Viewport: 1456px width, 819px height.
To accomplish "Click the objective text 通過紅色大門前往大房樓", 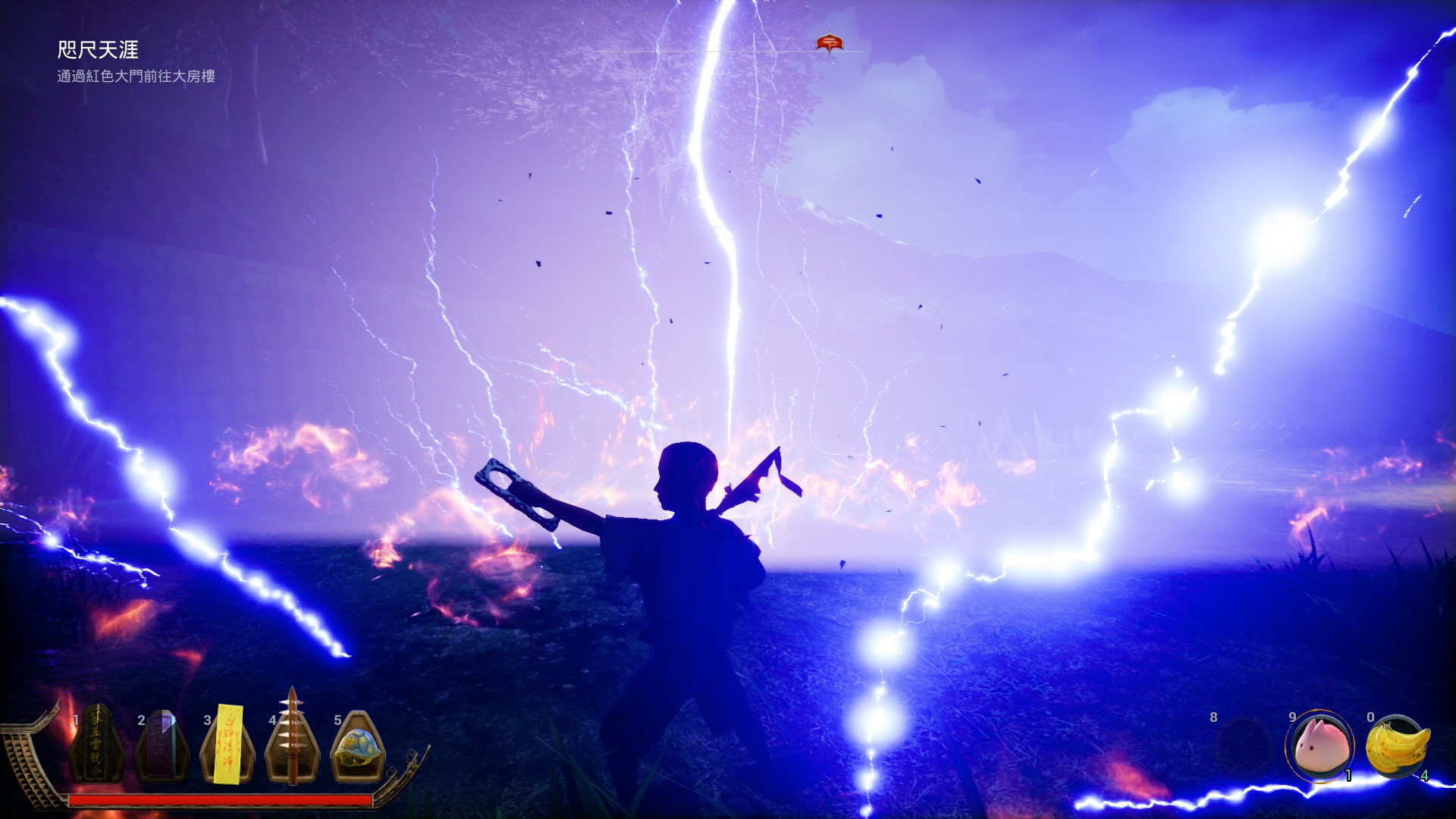I will pyautogui.click(x=135, y=76).
